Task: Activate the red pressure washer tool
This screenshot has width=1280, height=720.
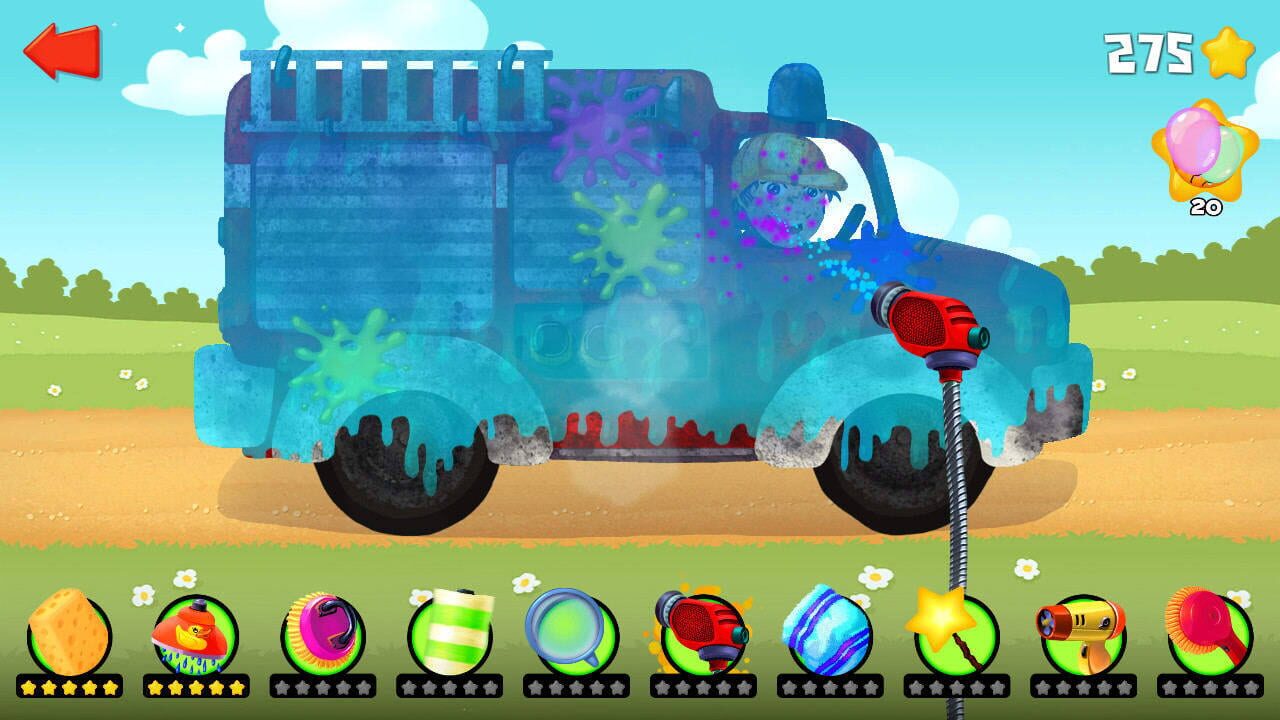Action: [x=704, y=632]
